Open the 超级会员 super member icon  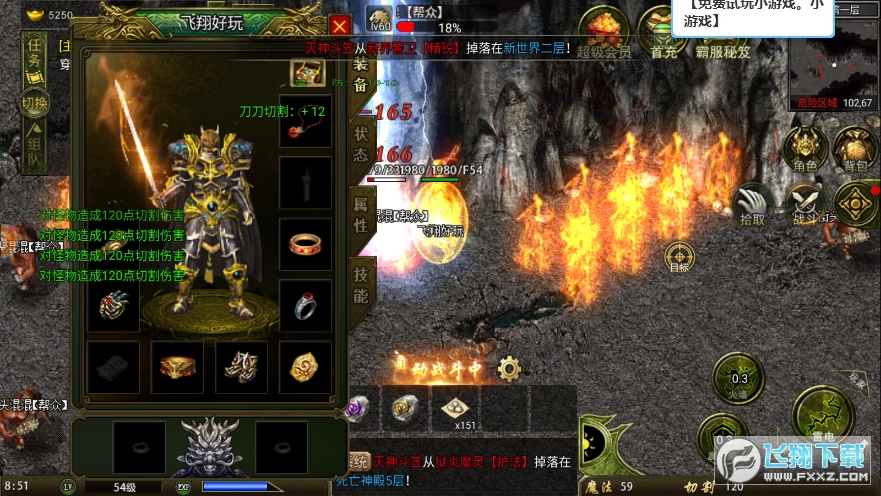pos(604,32)
